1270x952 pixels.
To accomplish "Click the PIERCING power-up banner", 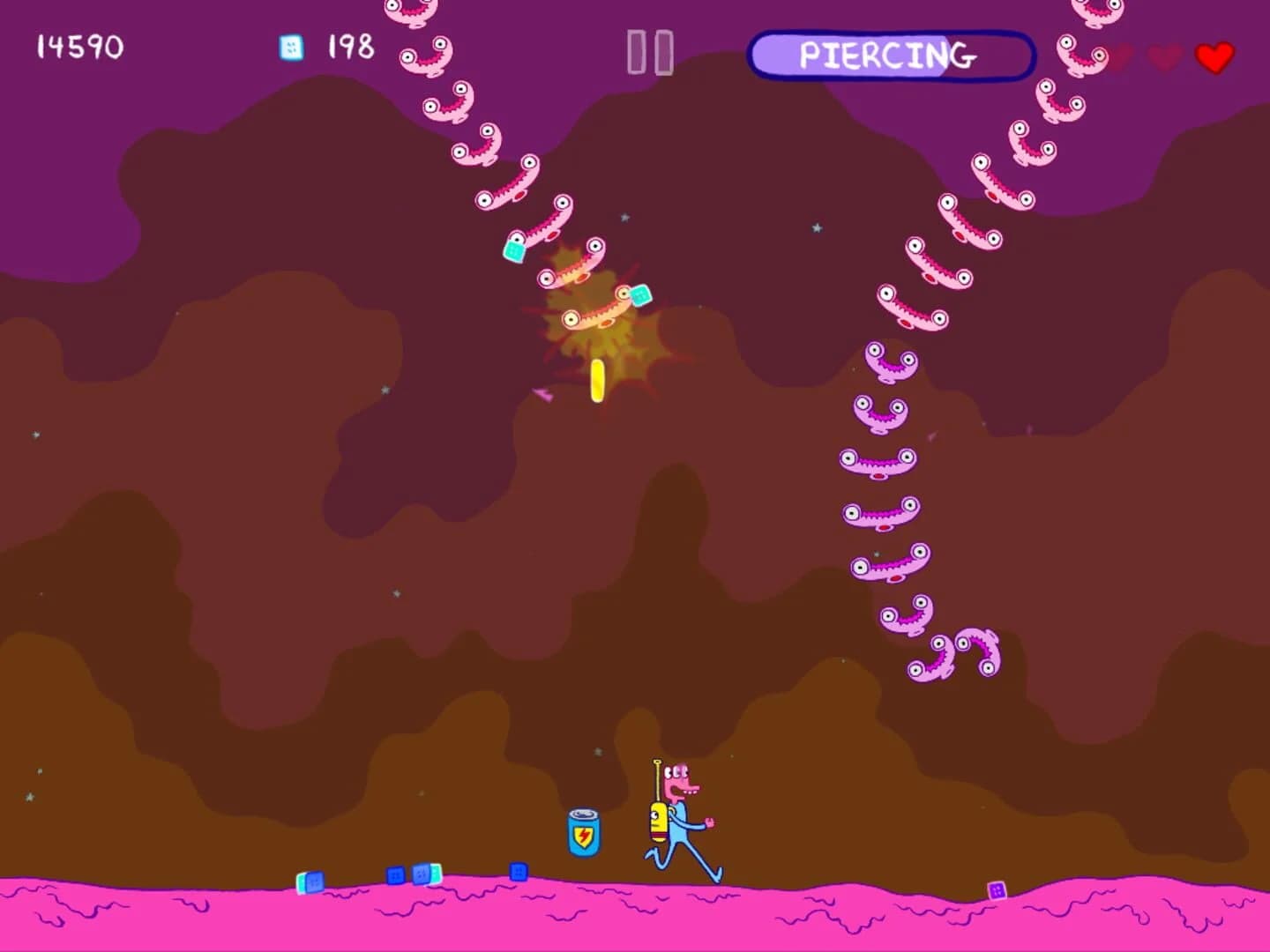I will 891,55.
